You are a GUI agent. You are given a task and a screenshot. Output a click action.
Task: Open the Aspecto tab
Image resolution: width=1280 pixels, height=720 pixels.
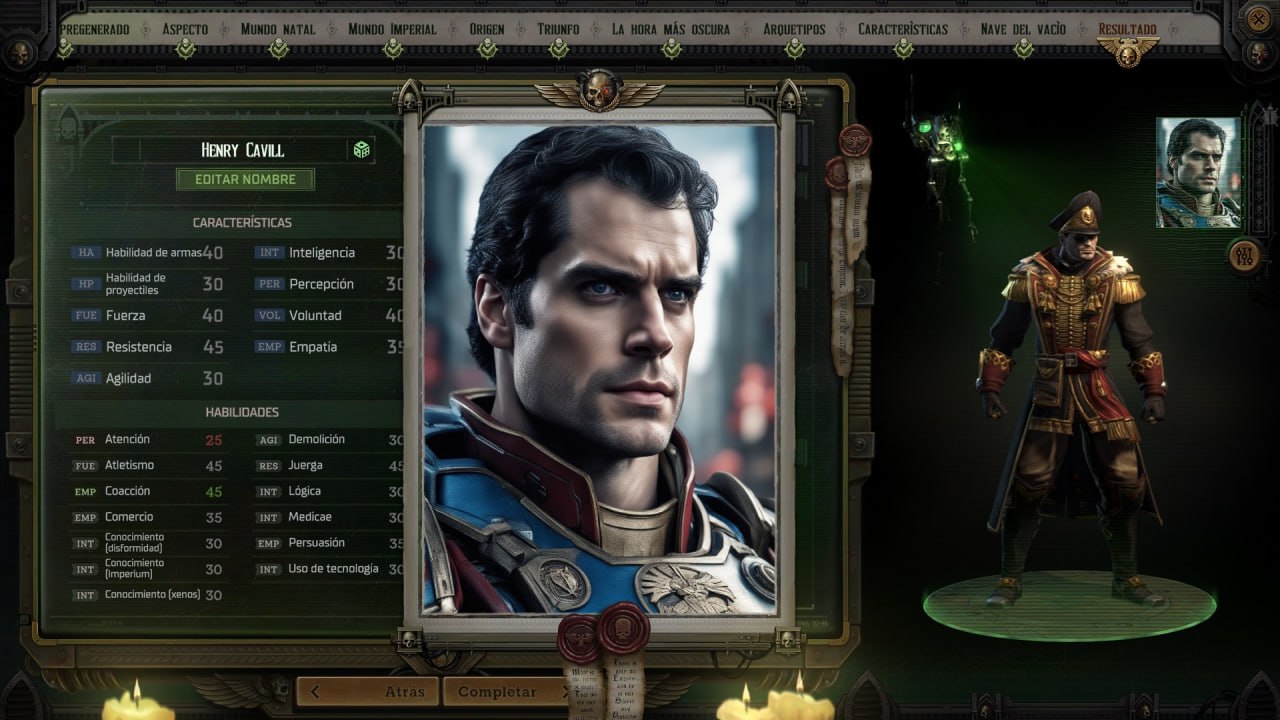click(x=185, y=29)
